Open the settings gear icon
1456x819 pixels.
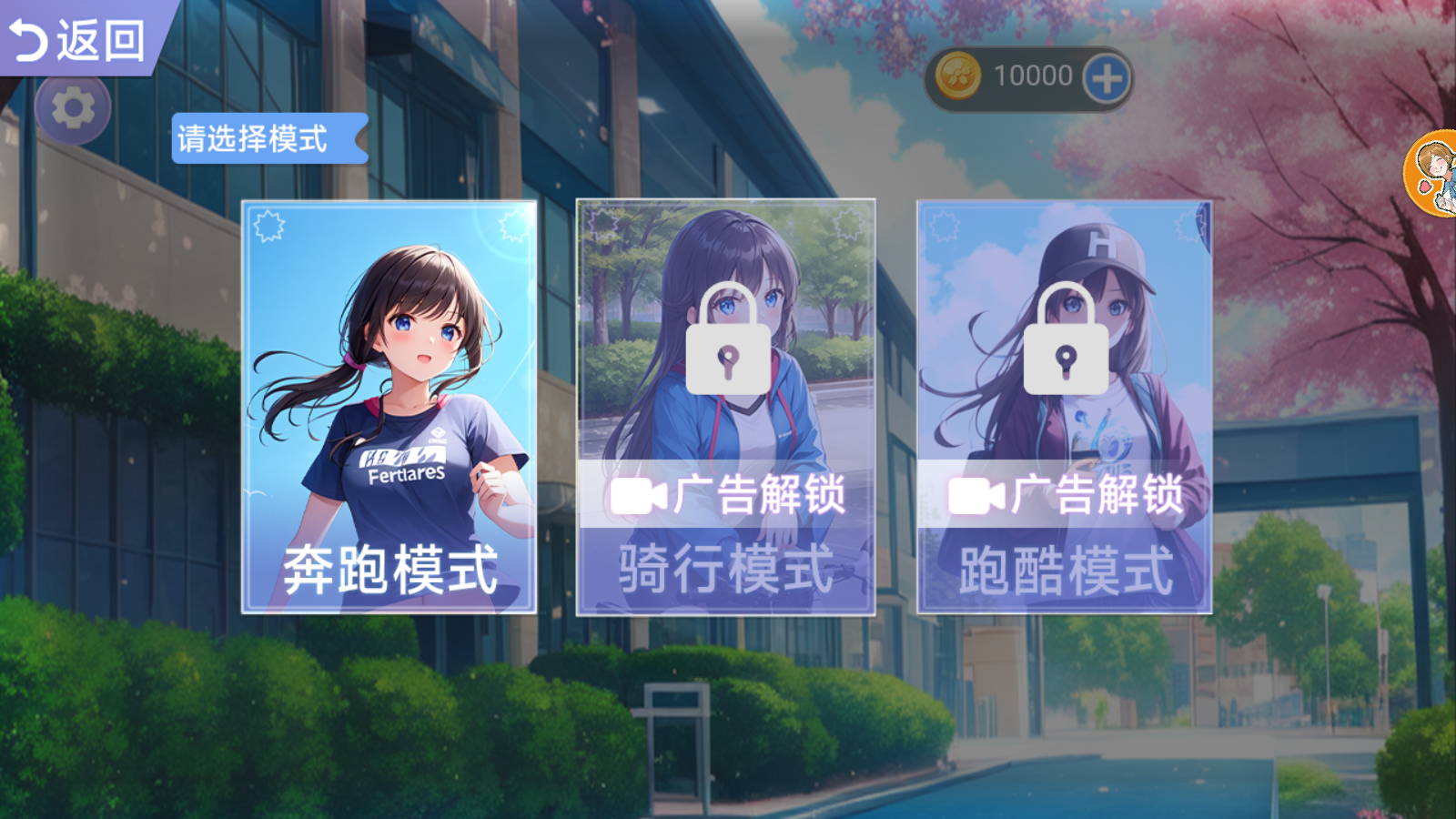tap(75, 107)
